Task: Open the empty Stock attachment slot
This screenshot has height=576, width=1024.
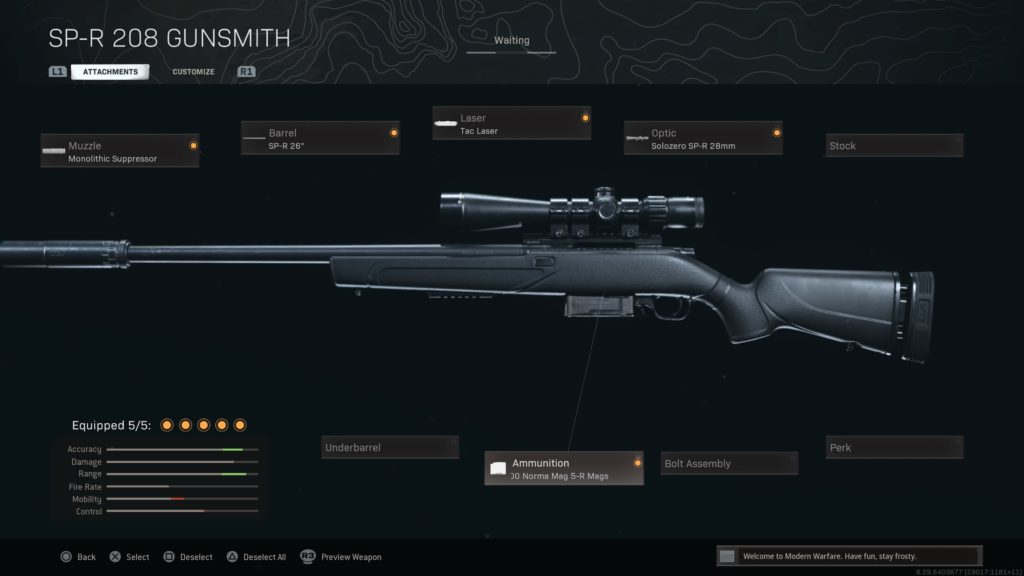Action: click(894, 146)
